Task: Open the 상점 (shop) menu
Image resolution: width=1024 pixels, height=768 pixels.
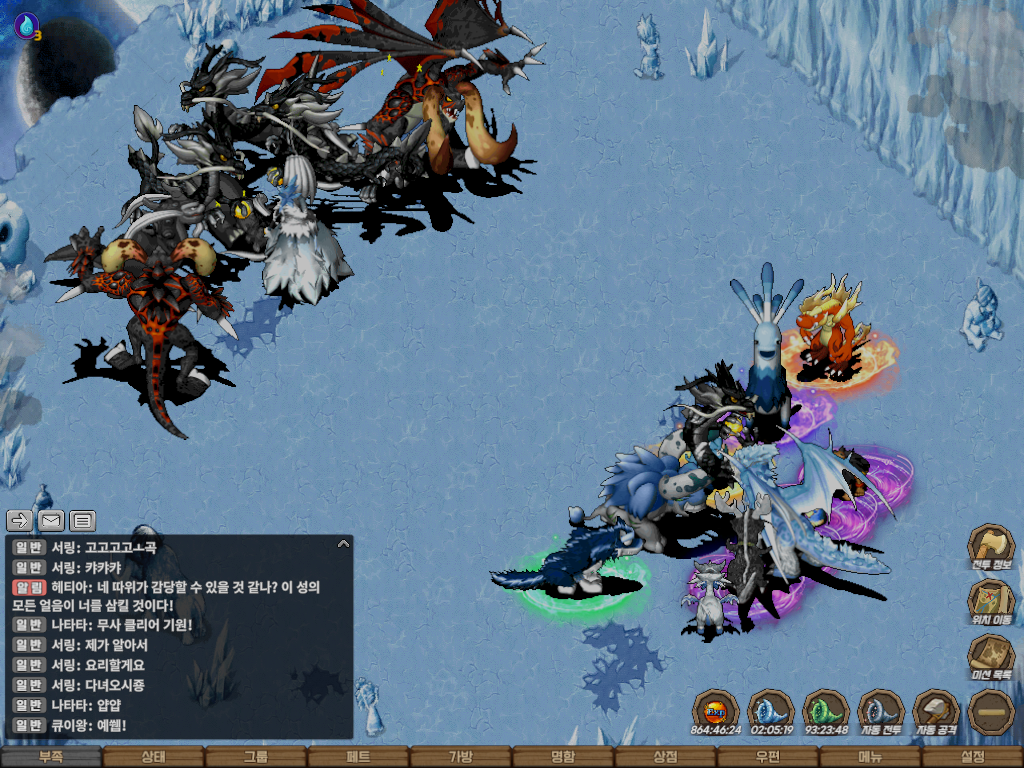Action: click(665, 757)
